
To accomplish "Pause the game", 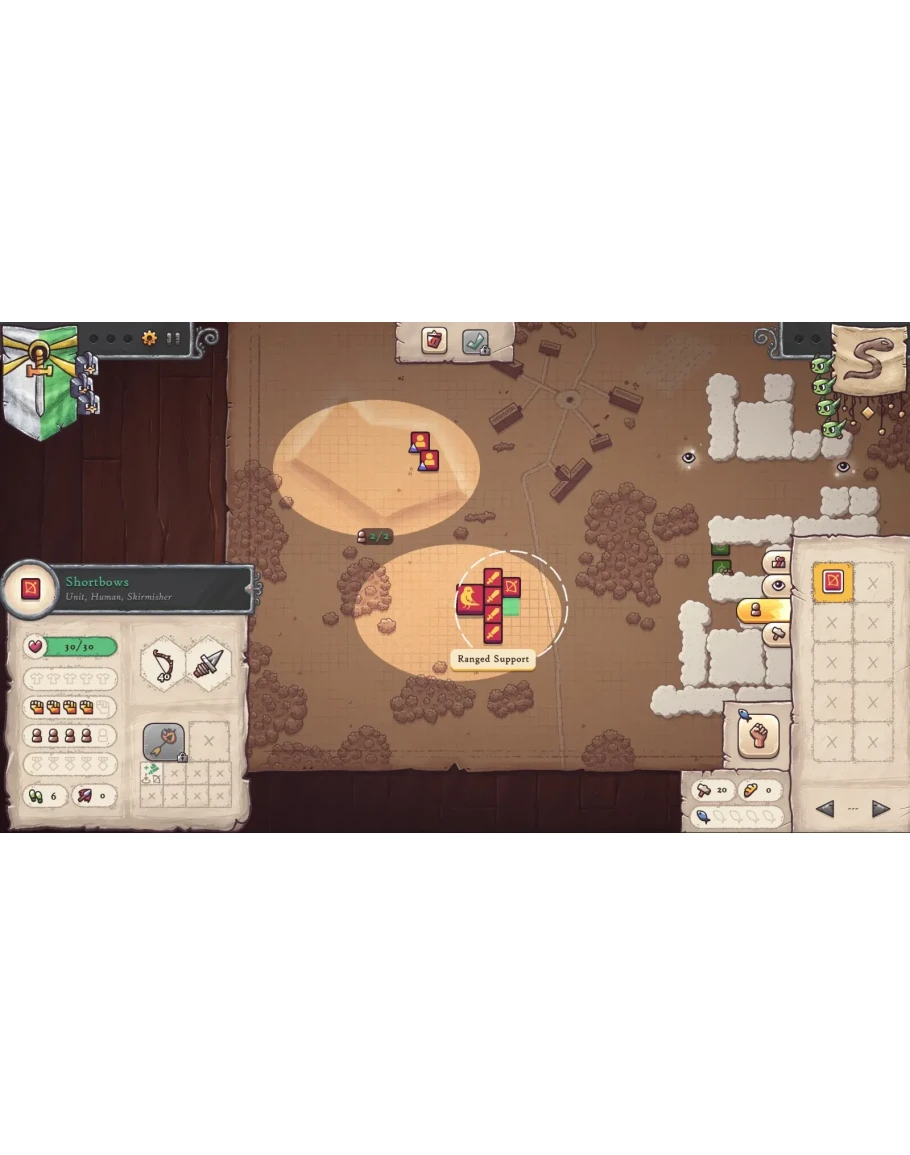I will coord(174,338).
